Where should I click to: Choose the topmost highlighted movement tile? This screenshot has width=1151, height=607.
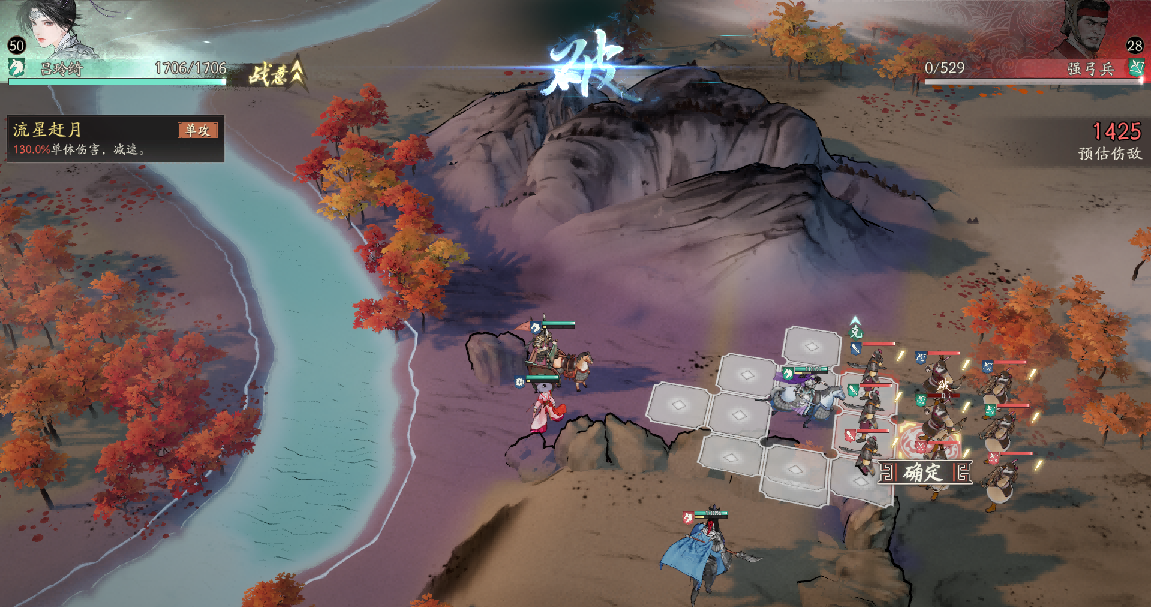click(x=811, y=346)
